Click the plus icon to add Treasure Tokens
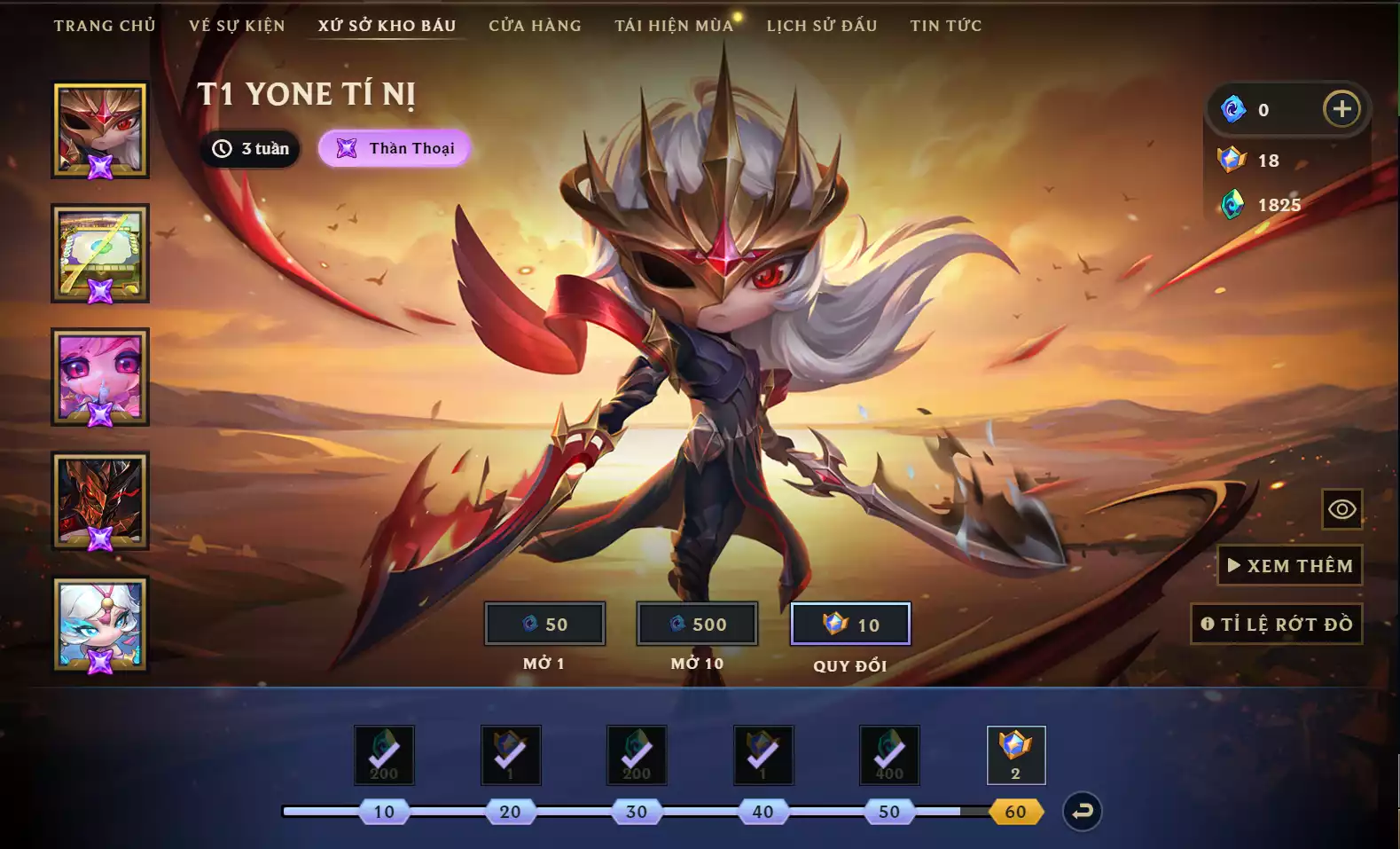This screenshot has width=1400, height=849. point(1341,108)
